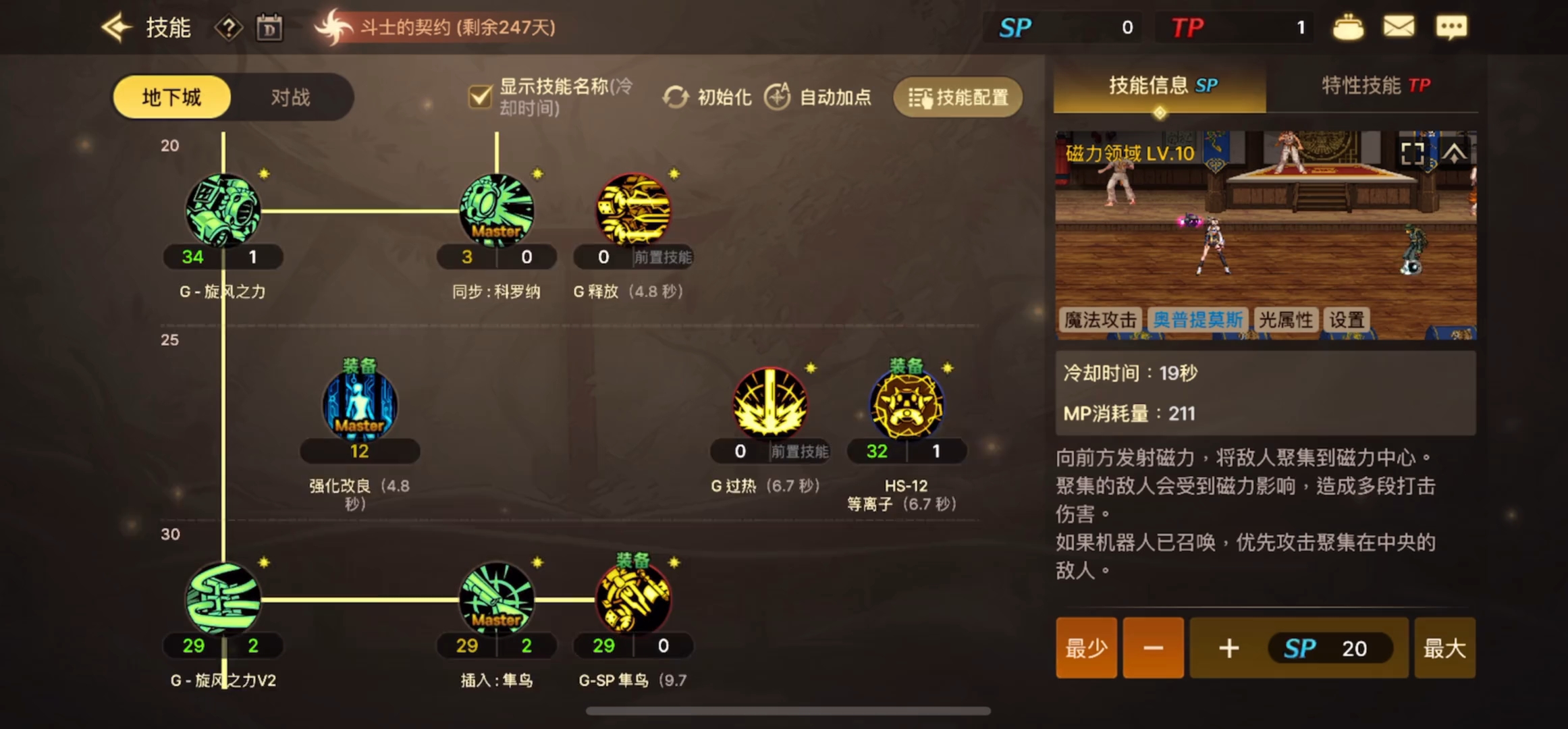Activate 自动加点 auto allocation
The width and height of the screenshot is (1568, 729).
point(818,97)
